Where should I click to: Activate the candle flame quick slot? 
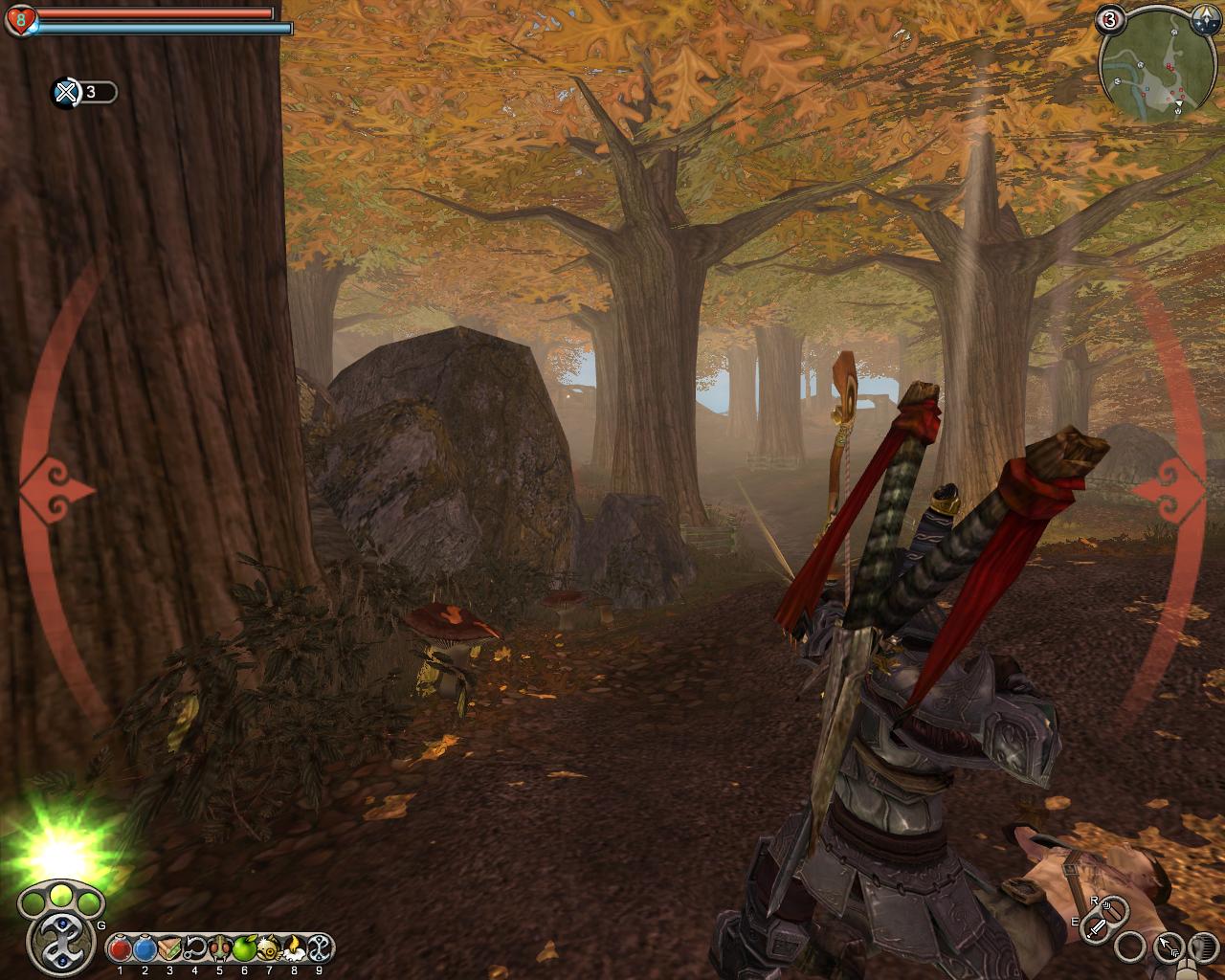click(294, 948)
